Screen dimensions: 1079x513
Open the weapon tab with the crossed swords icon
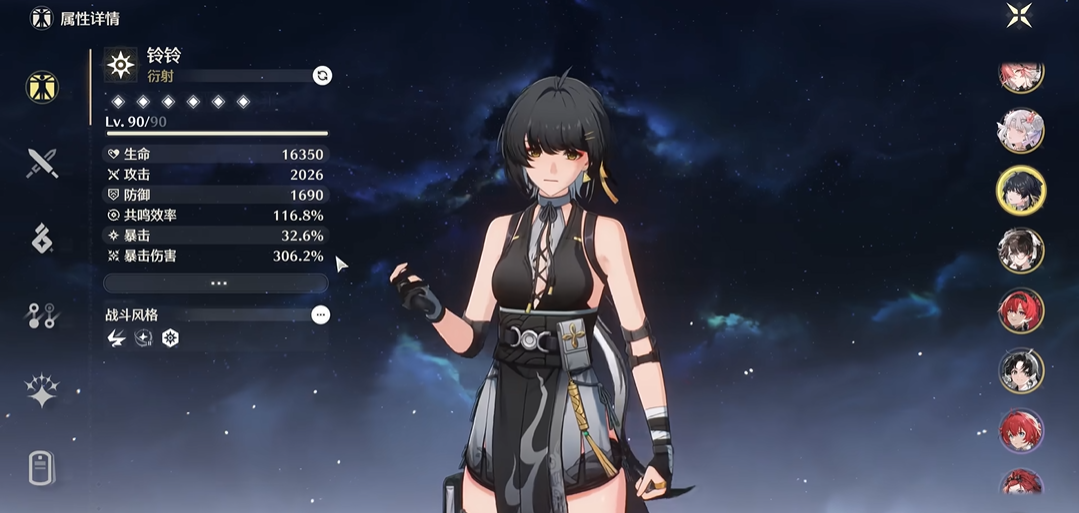(x=42, y=162)
